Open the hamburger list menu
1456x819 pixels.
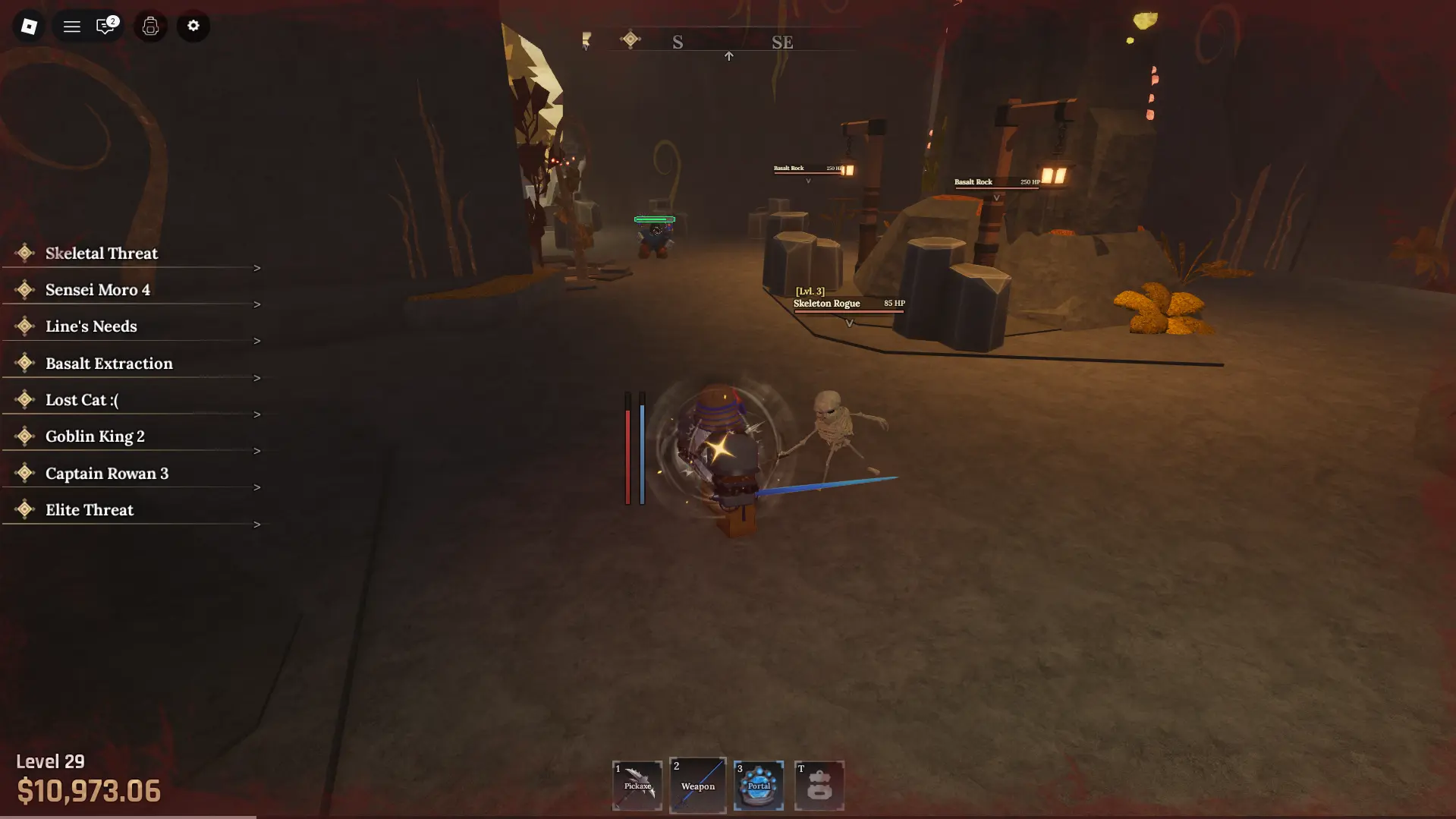(72, 27)
